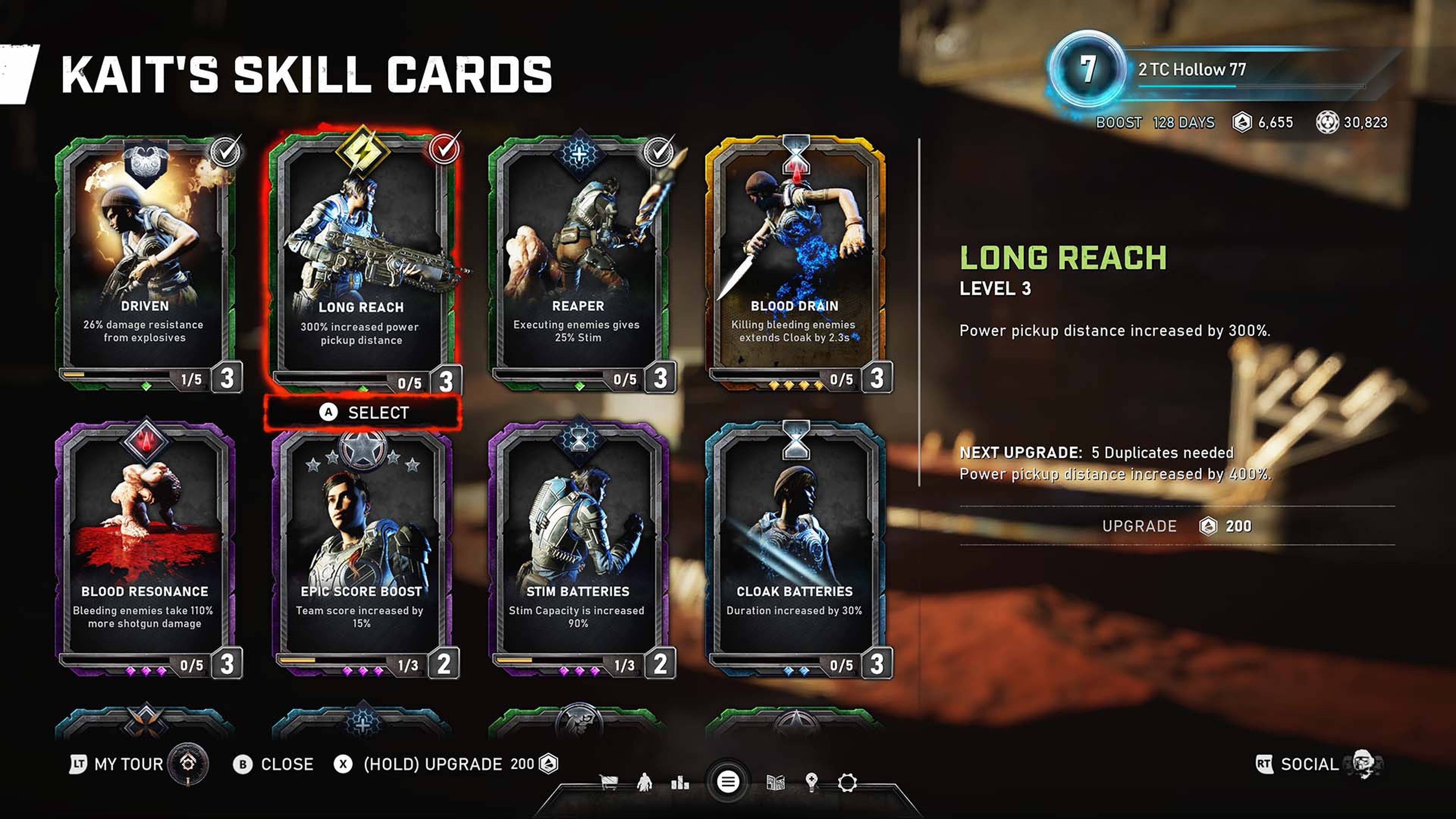
Task: Open the store shopping cart icon
Action: point(608,783)
